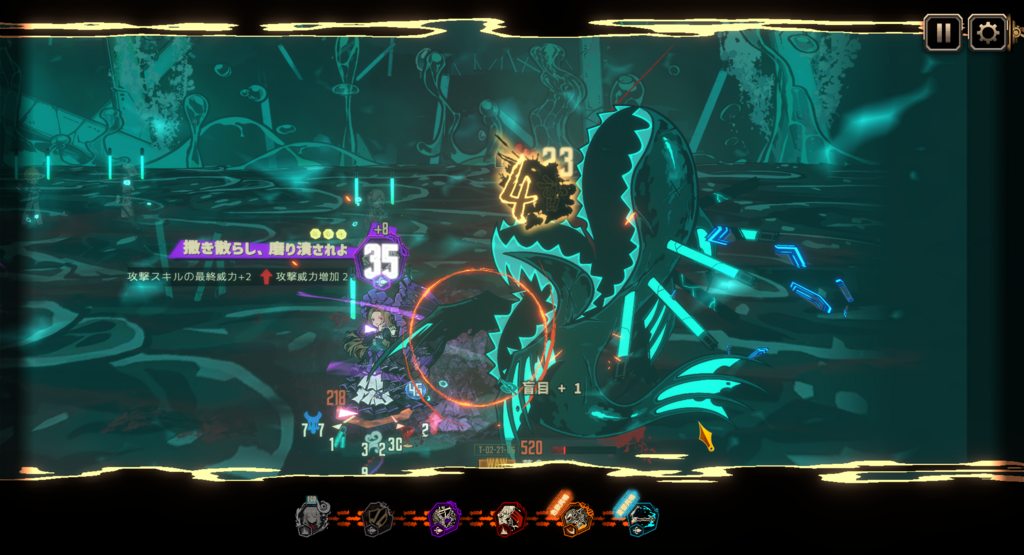The image size is (1024, 555).
Task: Select the red-framed skill icon in the chain
Action: point(509,518)
